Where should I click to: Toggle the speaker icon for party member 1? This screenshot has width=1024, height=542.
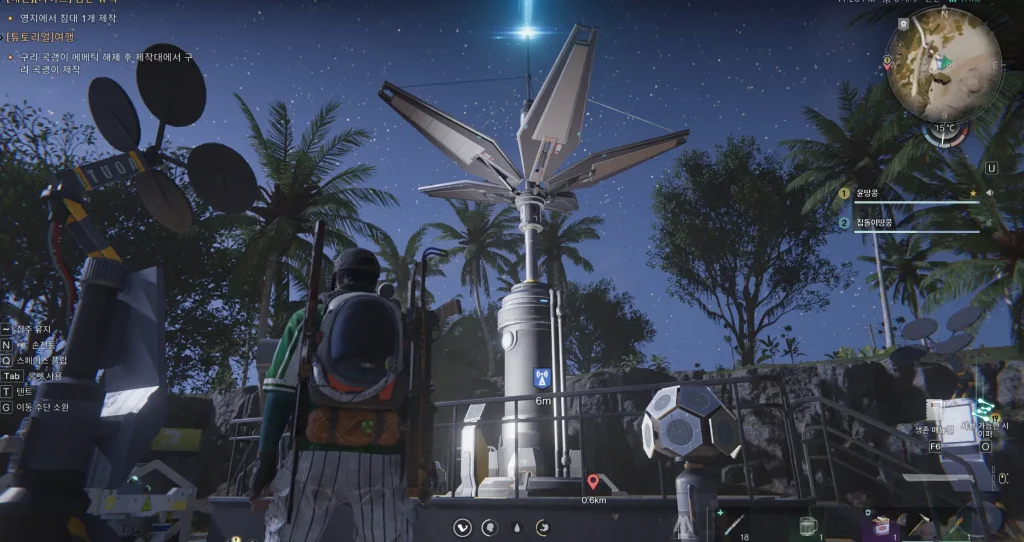click(x=989, y=193)
